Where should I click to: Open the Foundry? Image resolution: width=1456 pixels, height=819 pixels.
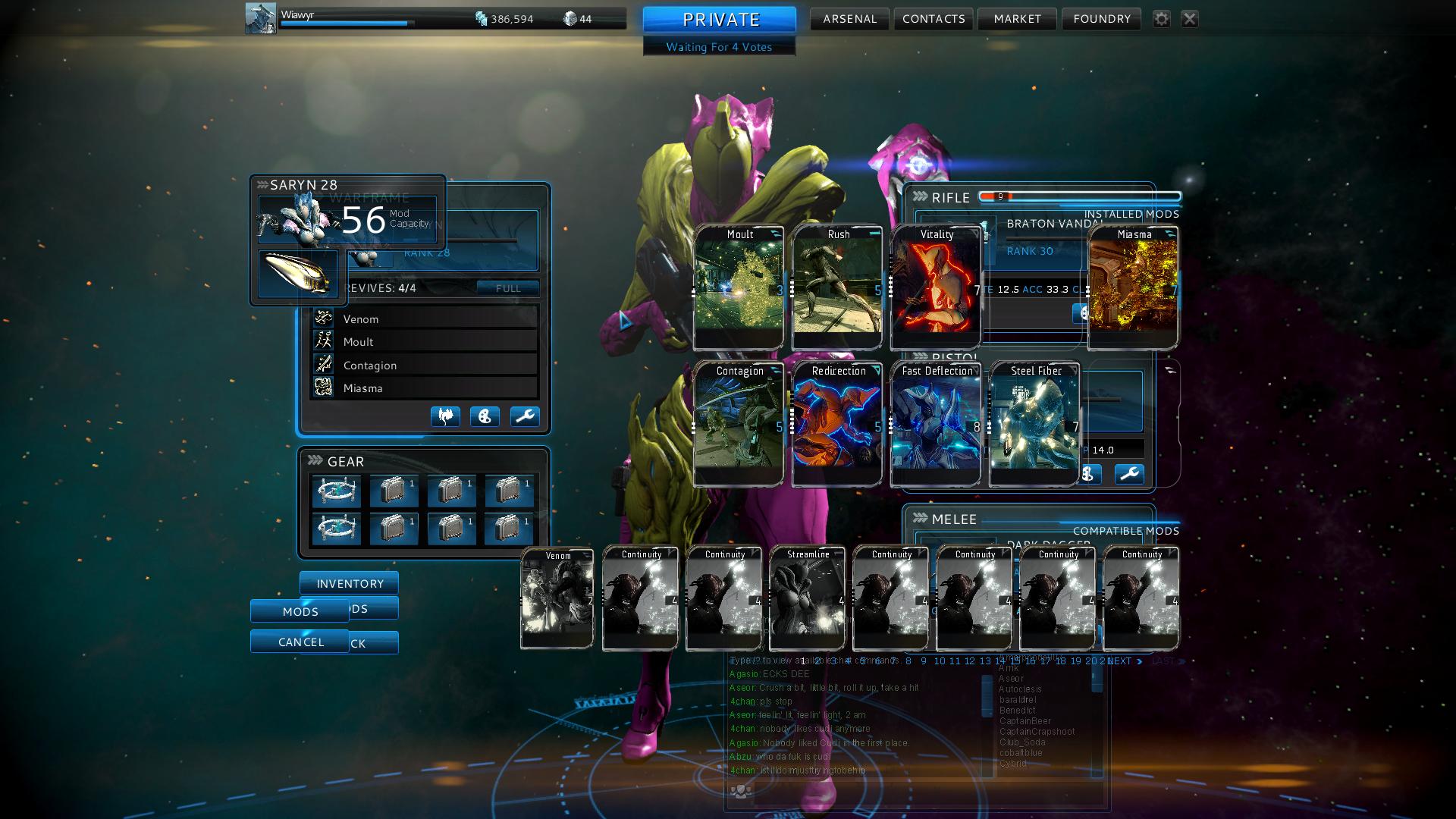click(1101, 19)
